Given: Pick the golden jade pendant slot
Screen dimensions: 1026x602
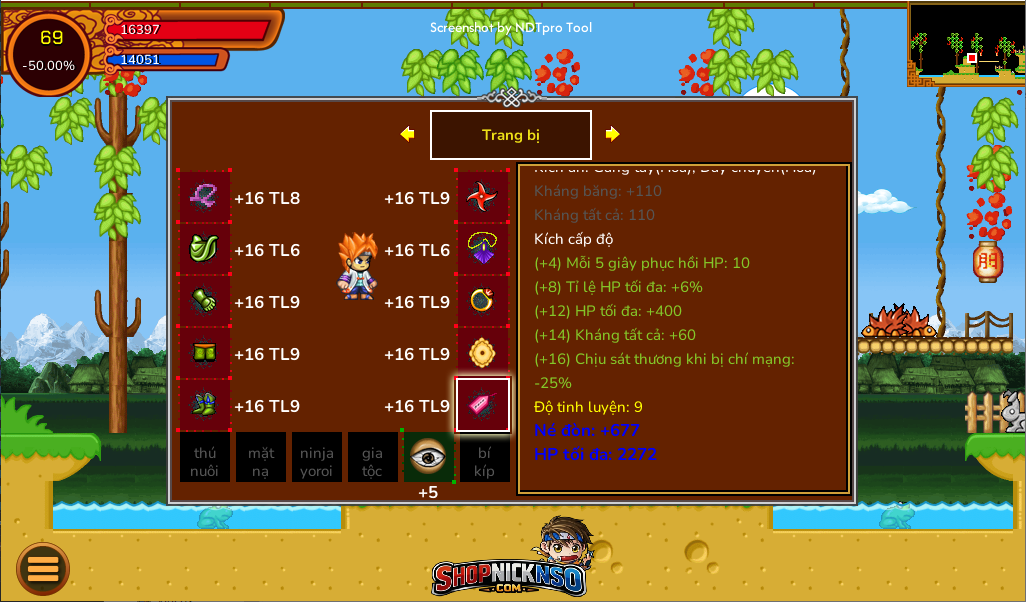Looking at the screenshot, I should click(x=483, y=353).
